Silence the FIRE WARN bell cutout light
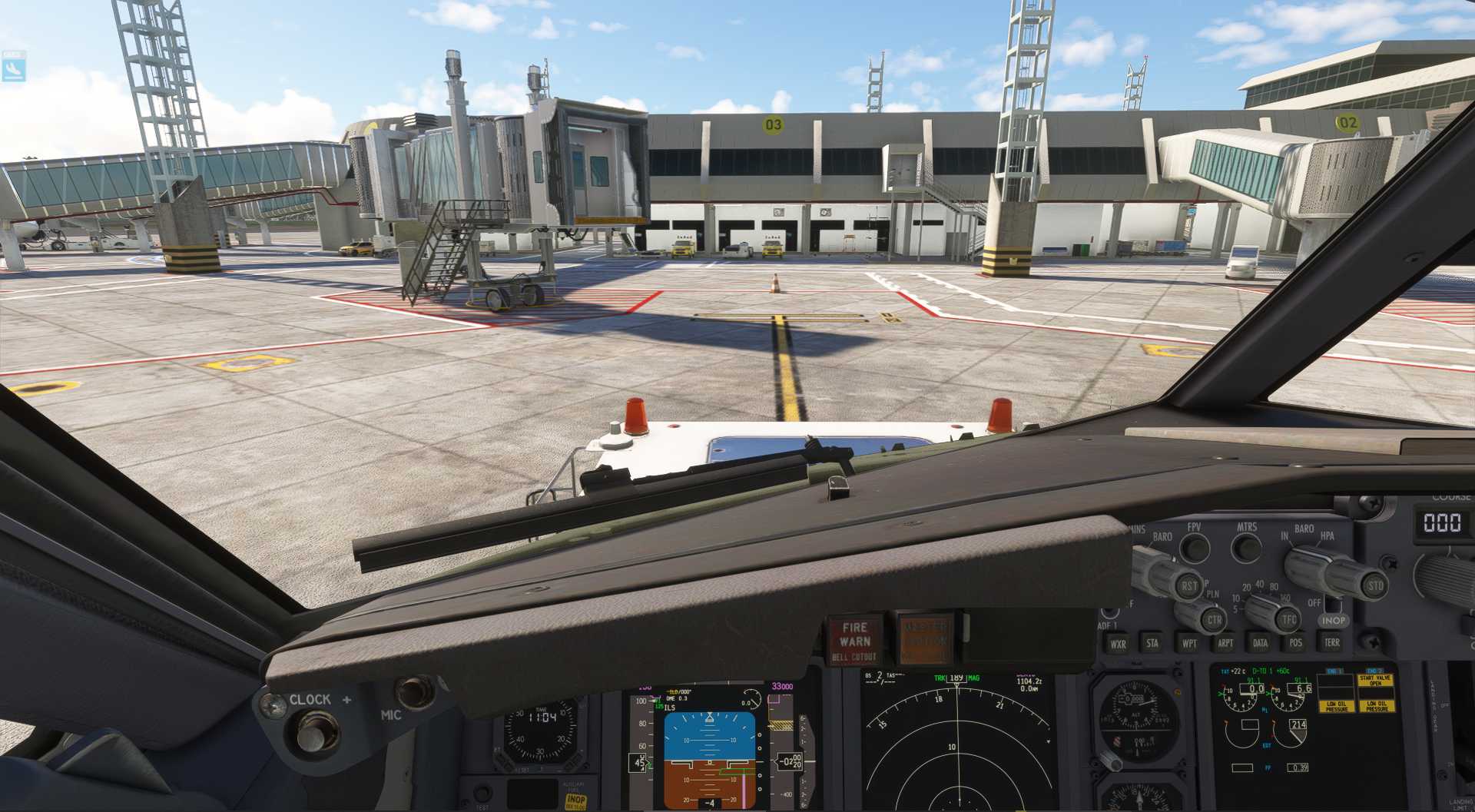The width and height of the screenshot is (1475, 812). coord(854,640)
